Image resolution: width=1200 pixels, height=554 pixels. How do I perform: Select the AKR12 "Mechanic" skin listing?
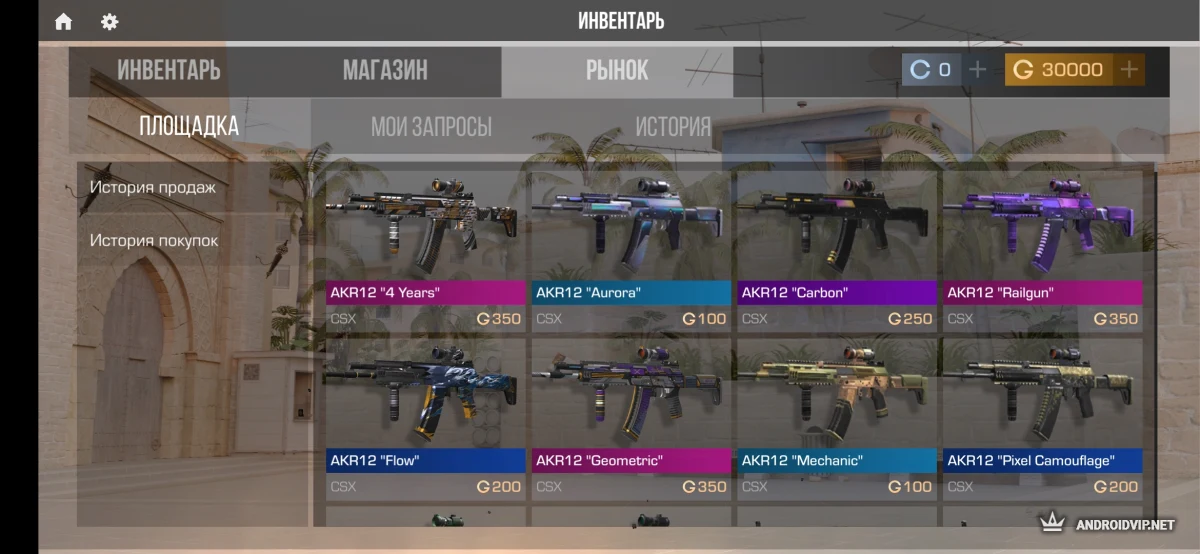click(837, 418)
